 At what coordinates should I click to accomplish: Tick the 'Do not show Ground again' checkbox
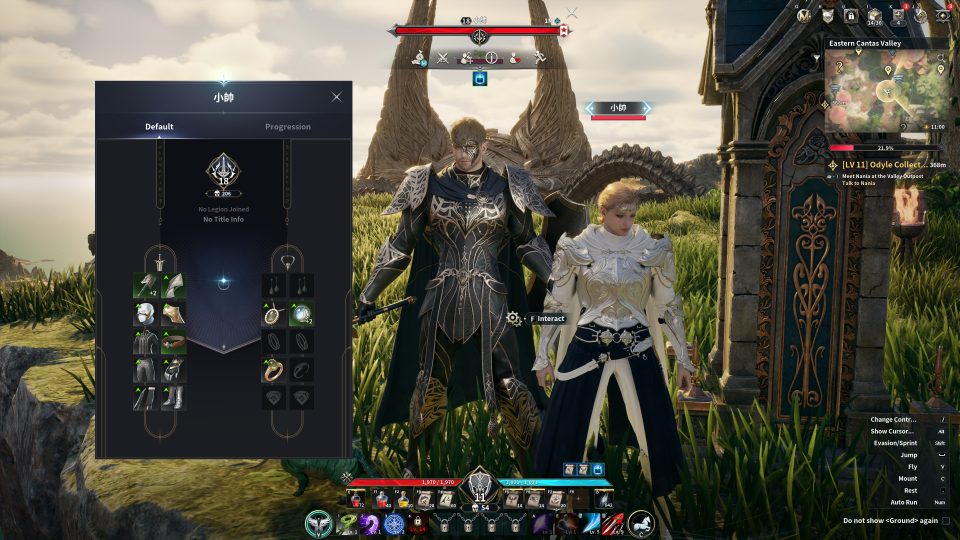945,520
